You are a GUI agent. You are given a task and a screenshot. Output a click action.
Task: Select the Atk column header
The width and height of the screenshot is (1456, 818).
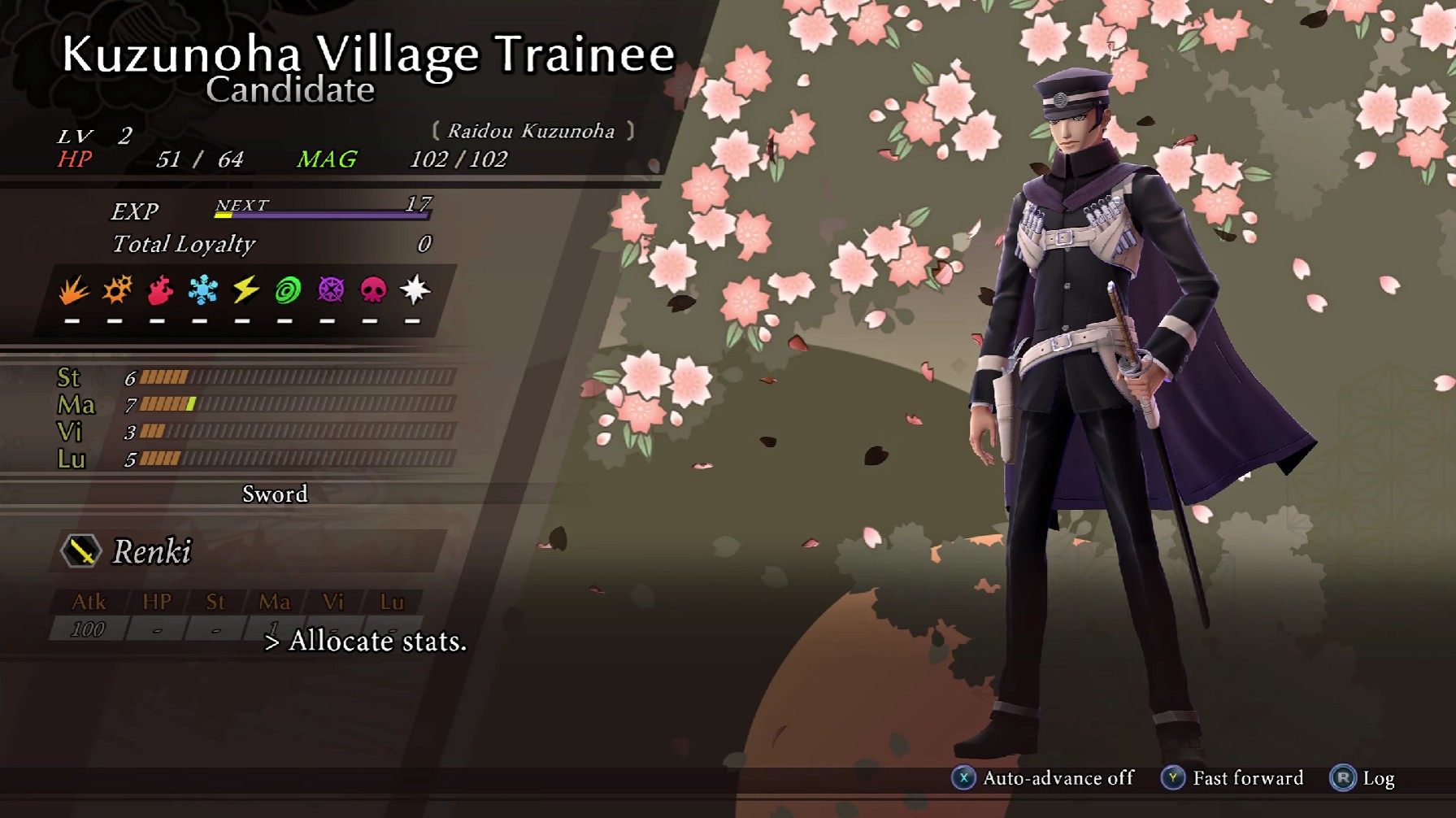89,603
